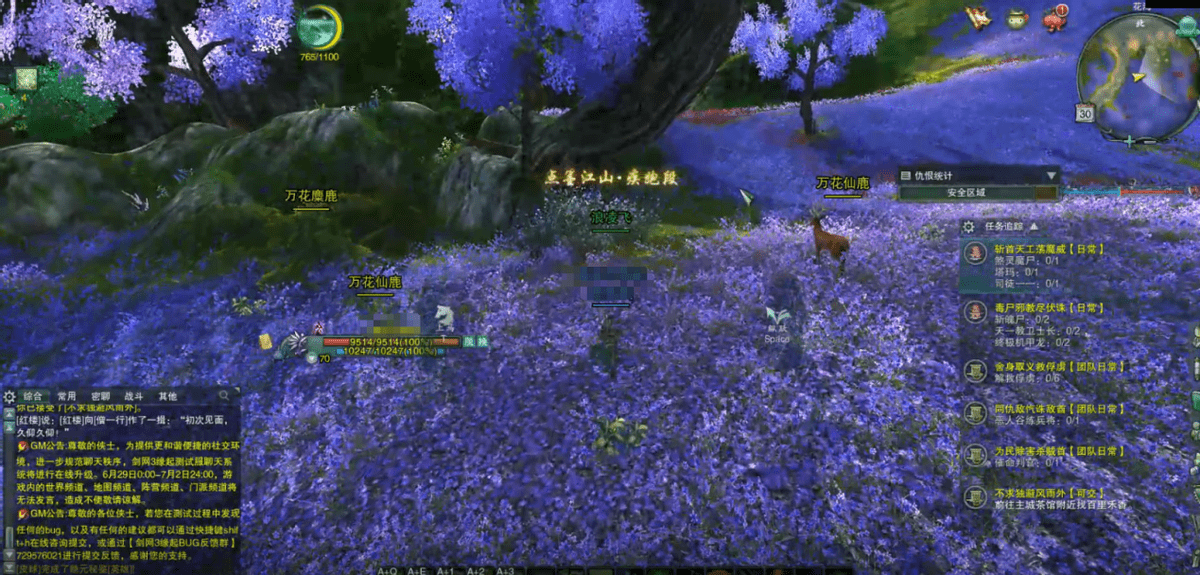
Task: Click the red mushroom icon with notification badge
Action: tap(1054, 19)
